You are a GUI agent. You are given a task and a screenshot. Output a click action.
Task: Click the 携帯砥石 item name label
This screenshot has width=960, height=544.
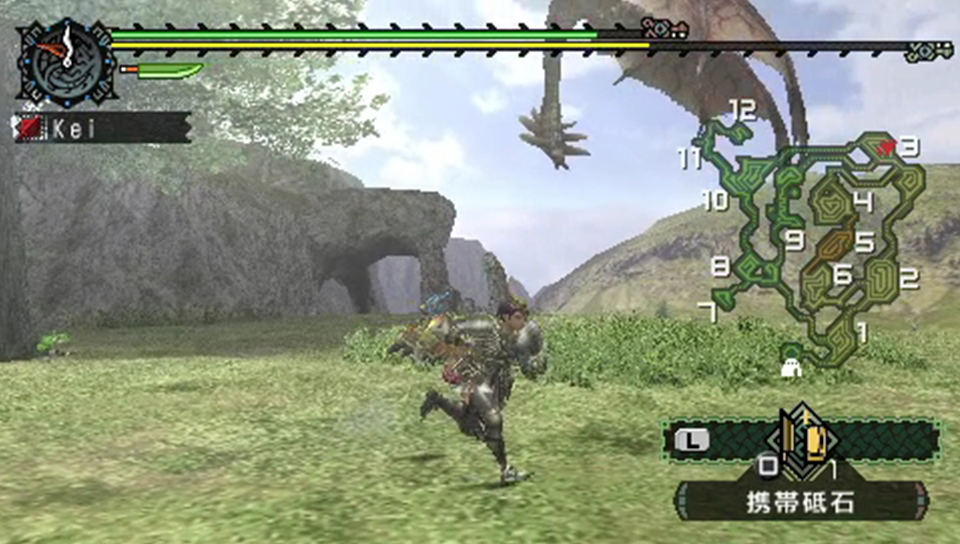point(802,501)
